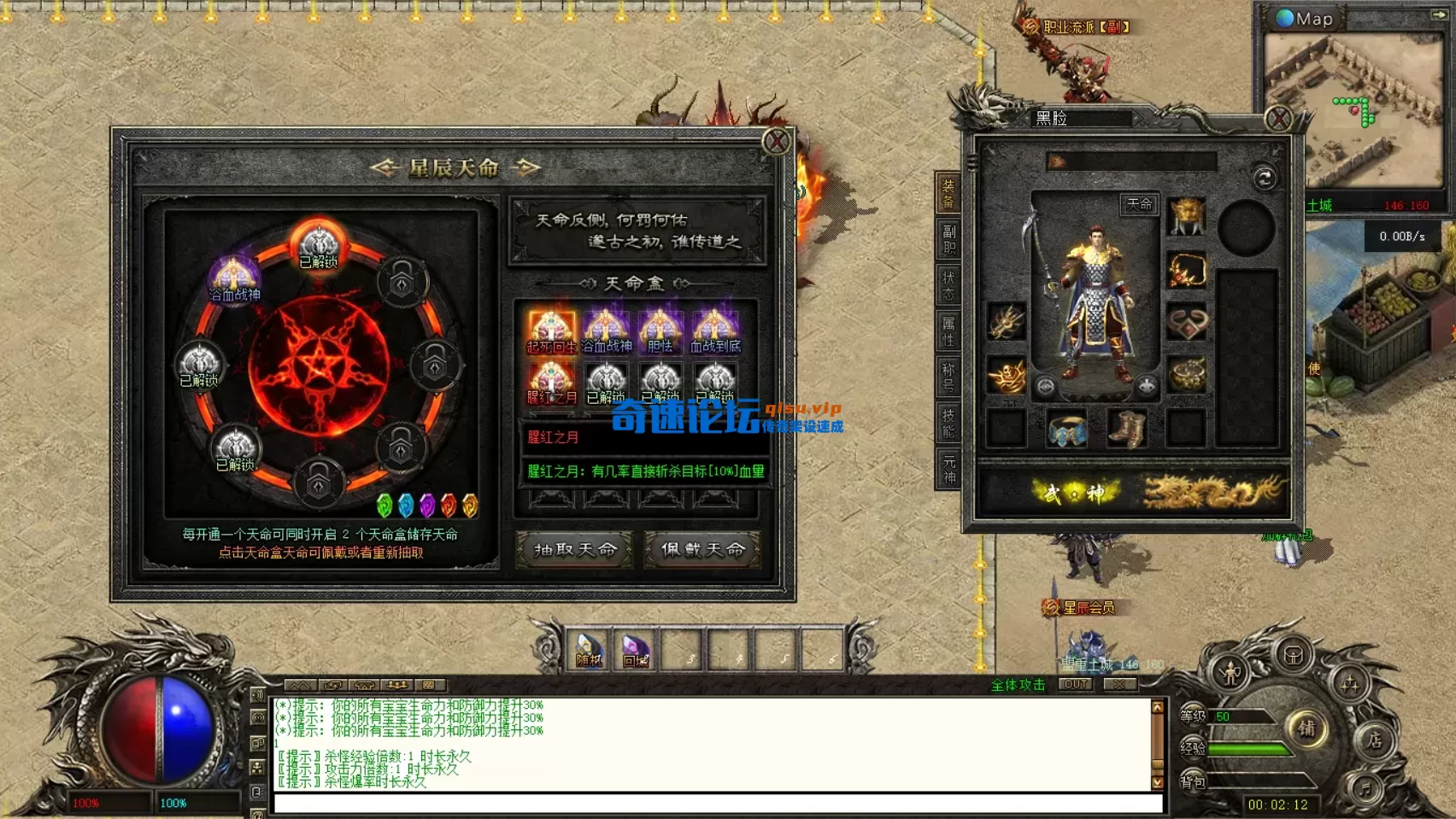This screenshot has width=1456, height=819.
Task: Select the golden helmet equipment slot
Action: (x=1187, y=217)
